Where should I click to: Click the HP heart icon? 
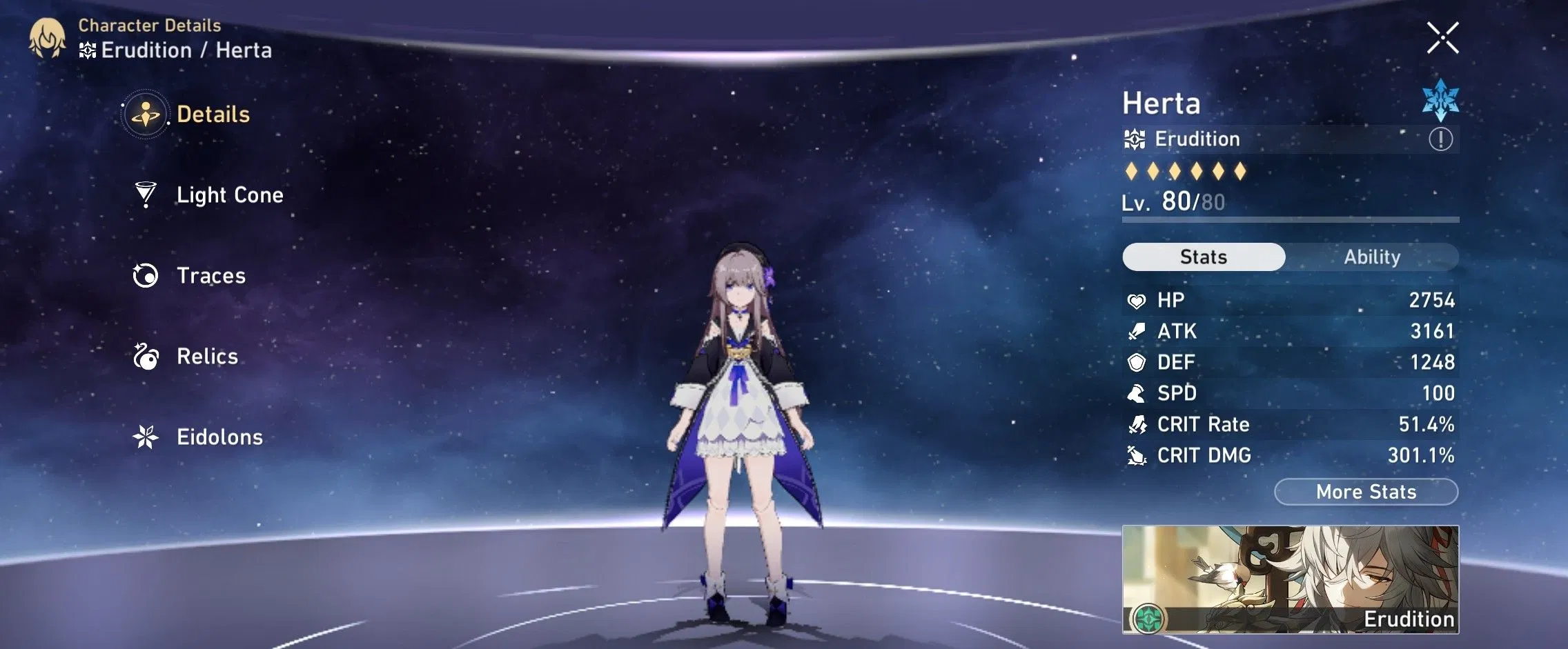pyautogui.click(x=1137, y=299)
